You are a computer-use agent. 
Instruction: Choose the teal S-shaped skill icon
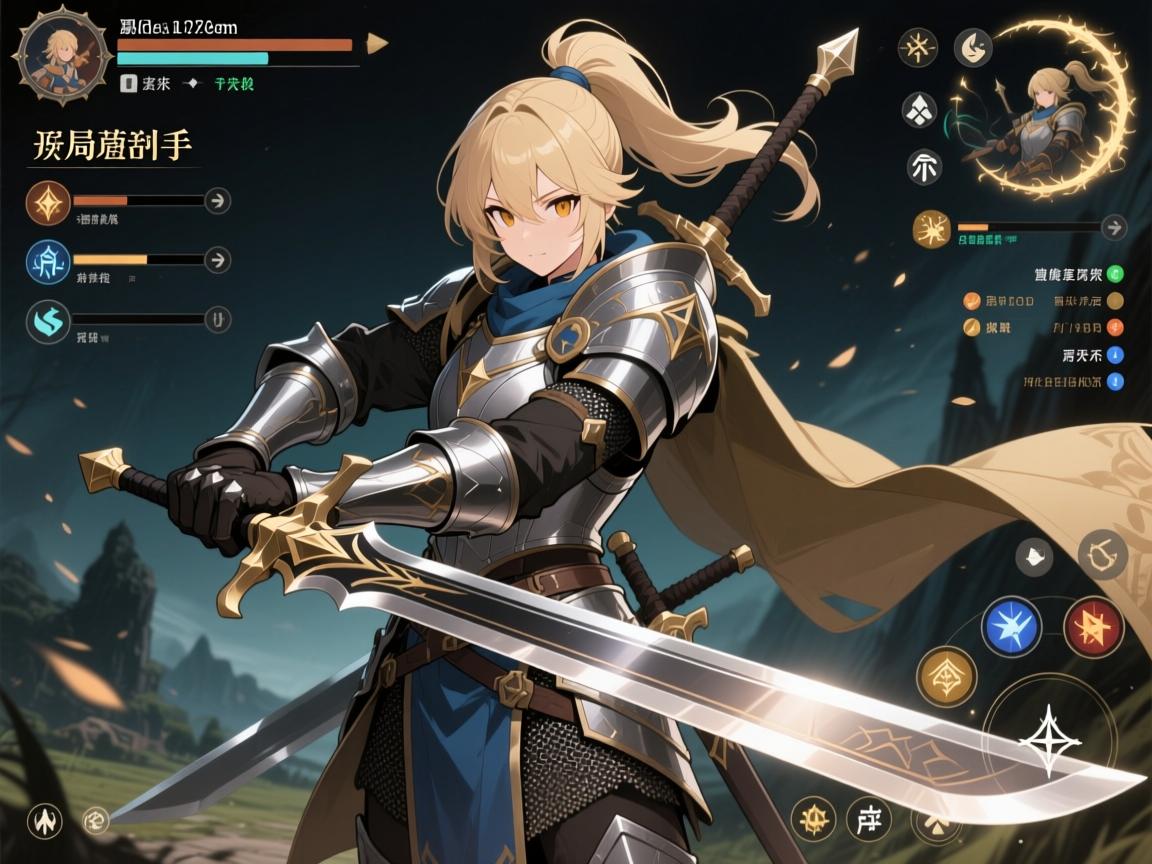point(48,321)
